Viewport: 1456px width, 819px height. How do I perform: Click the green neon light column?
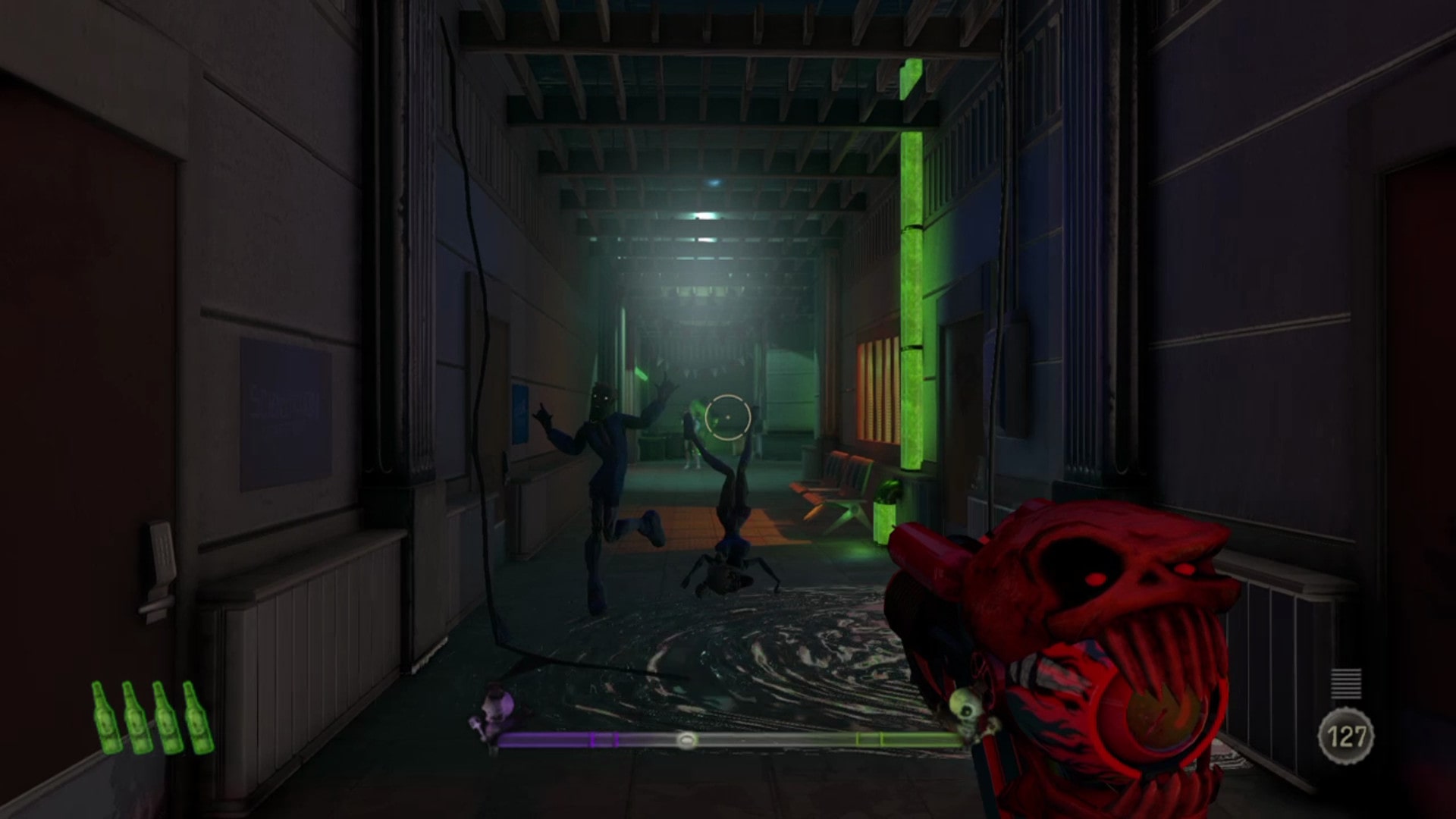(914, 258)
